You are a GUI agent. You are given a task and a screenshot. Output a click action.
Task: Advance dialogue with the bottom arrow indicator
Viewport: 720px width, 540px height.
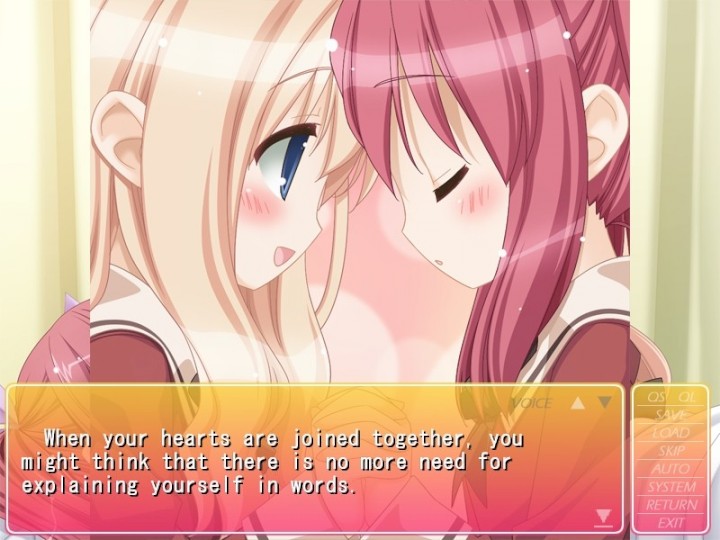click(x=603, y=516)
